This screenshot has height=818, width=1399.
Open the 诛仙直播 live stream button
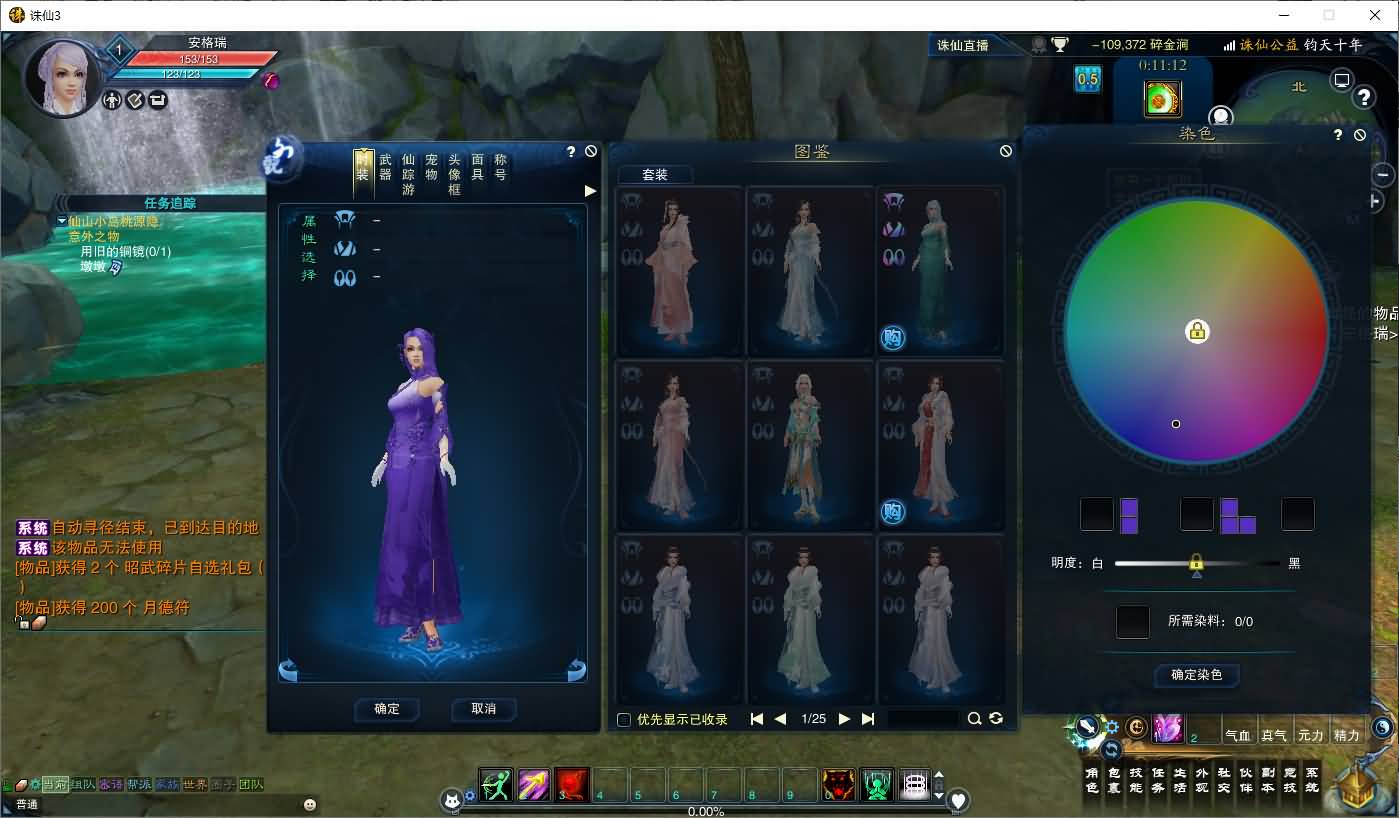click(x=963, y=45)
